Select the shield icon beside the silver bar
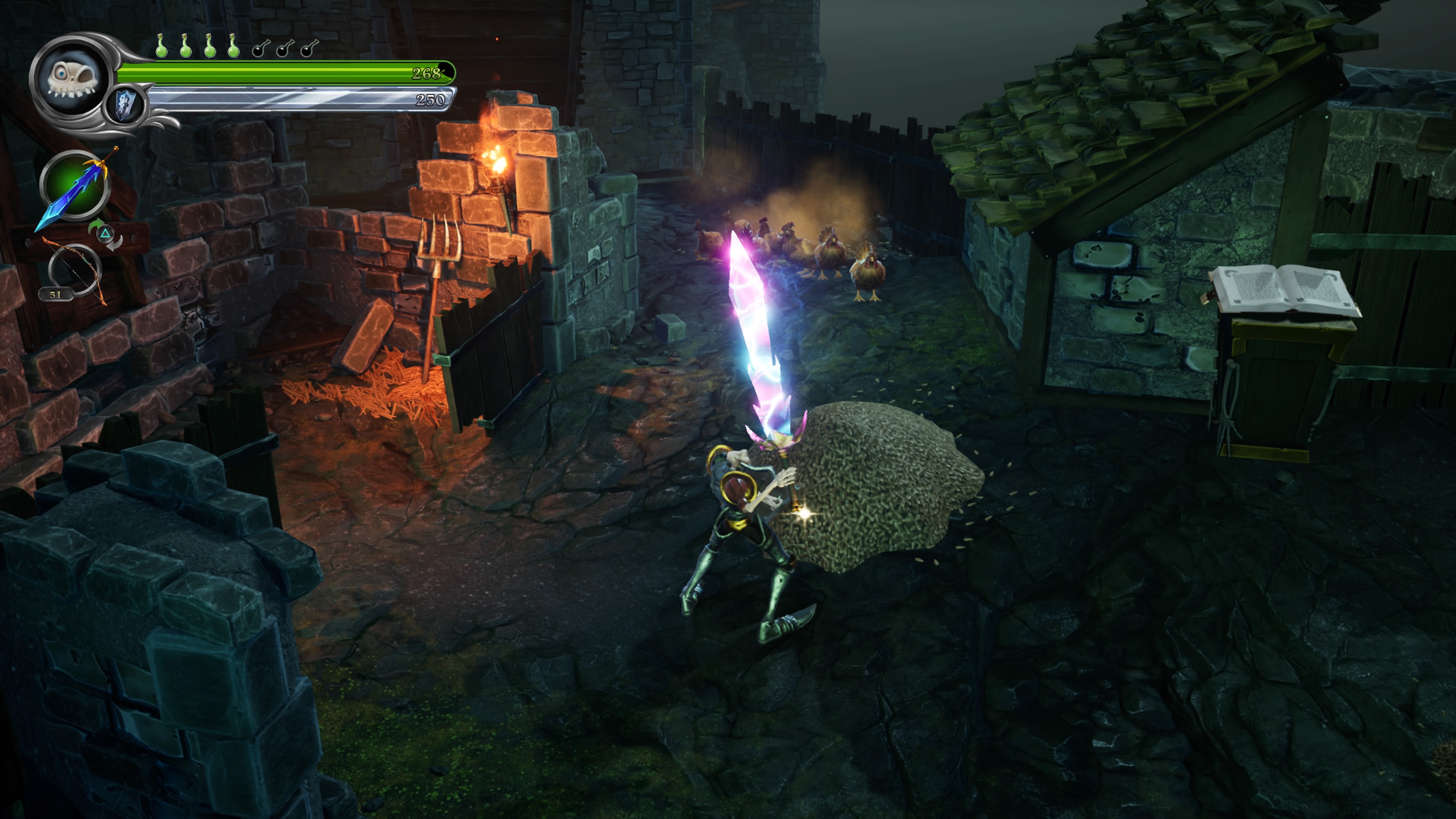 125,106
